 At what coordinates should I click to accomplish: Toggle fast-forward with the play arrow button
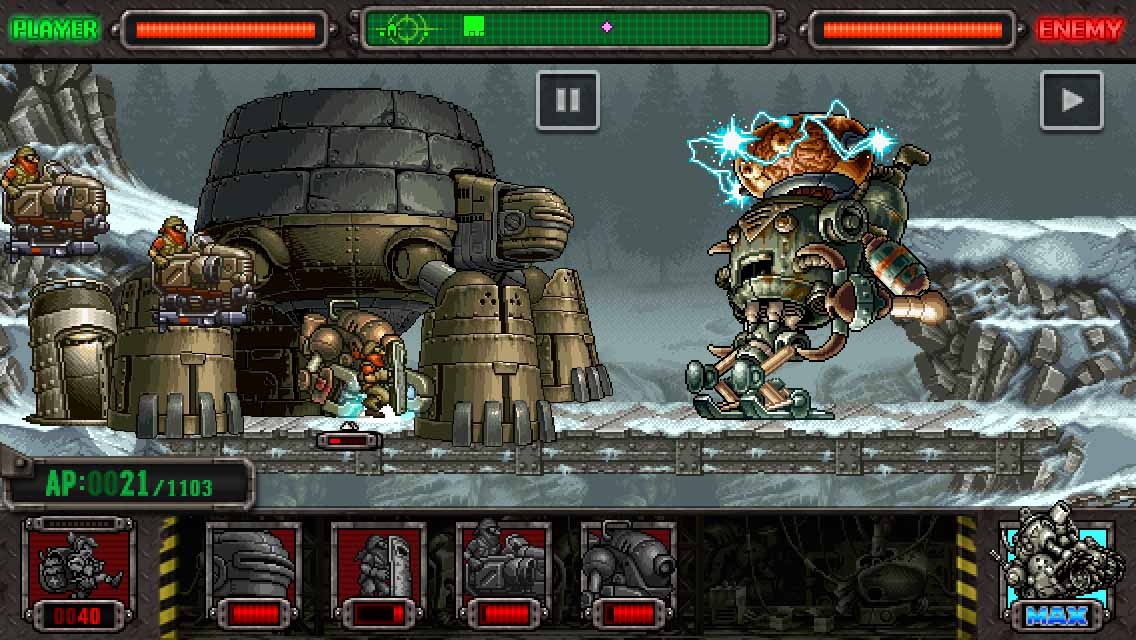pyautogui.click(x=1071, y=100)
